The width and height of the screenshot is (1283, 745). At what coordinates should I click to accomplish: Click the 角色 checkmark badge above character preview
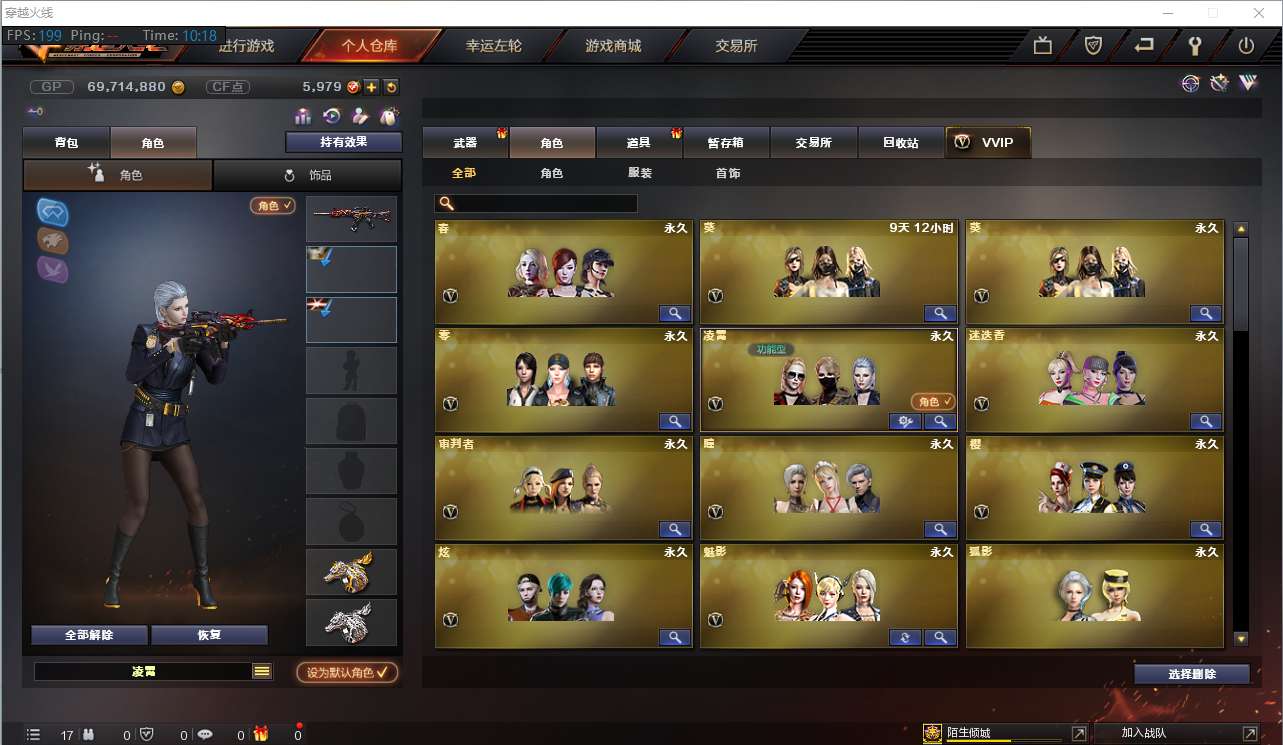tap(272, 206)
